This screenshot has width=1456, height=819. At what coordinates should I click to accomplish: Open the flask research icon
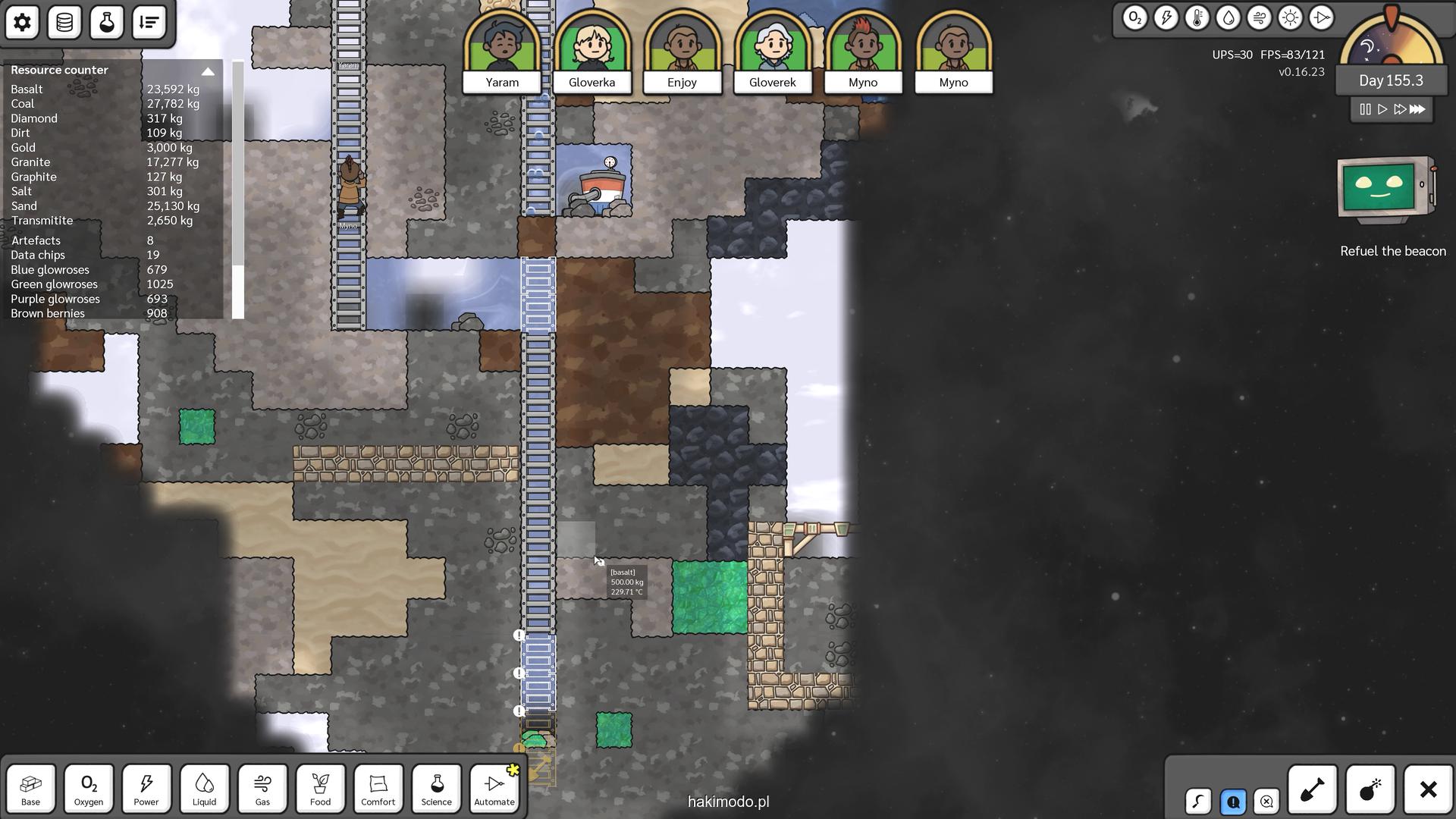pos(107,22)
